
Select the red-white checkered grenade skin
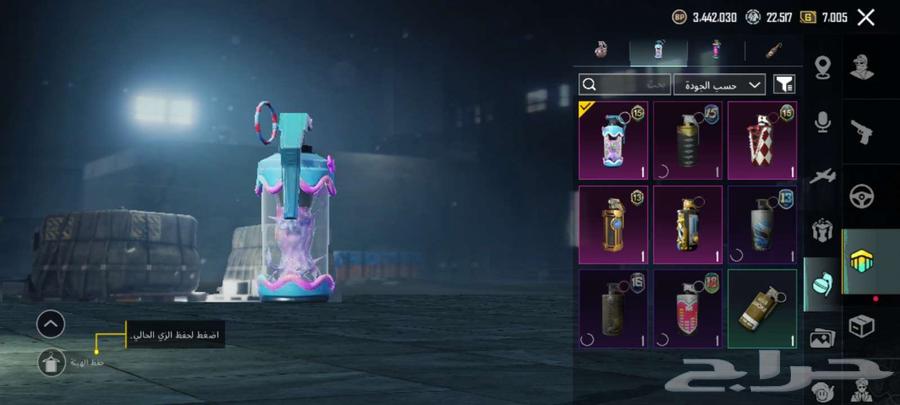(x=762, y=140)
